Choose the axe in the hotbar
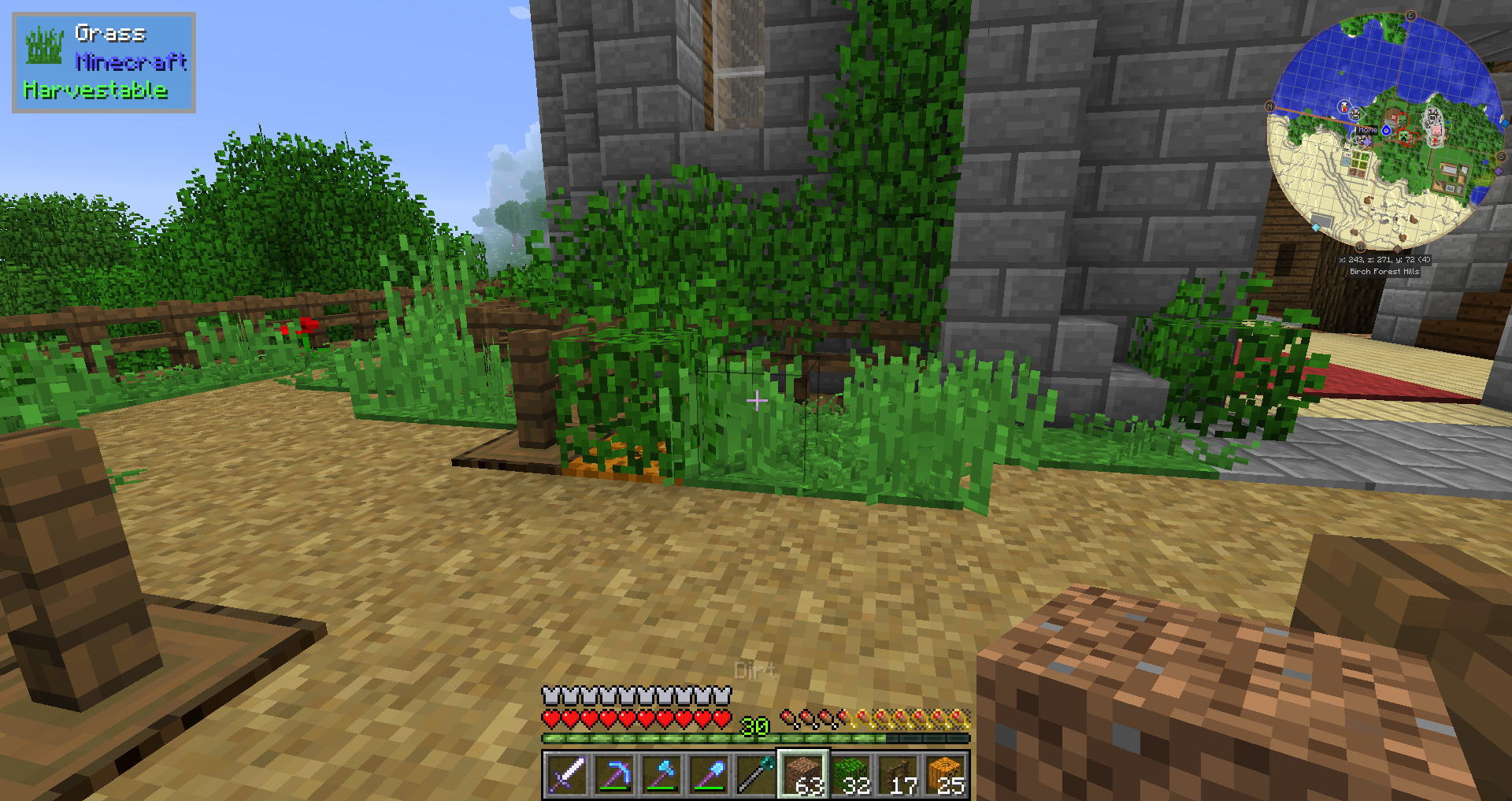 pos(661,774)
